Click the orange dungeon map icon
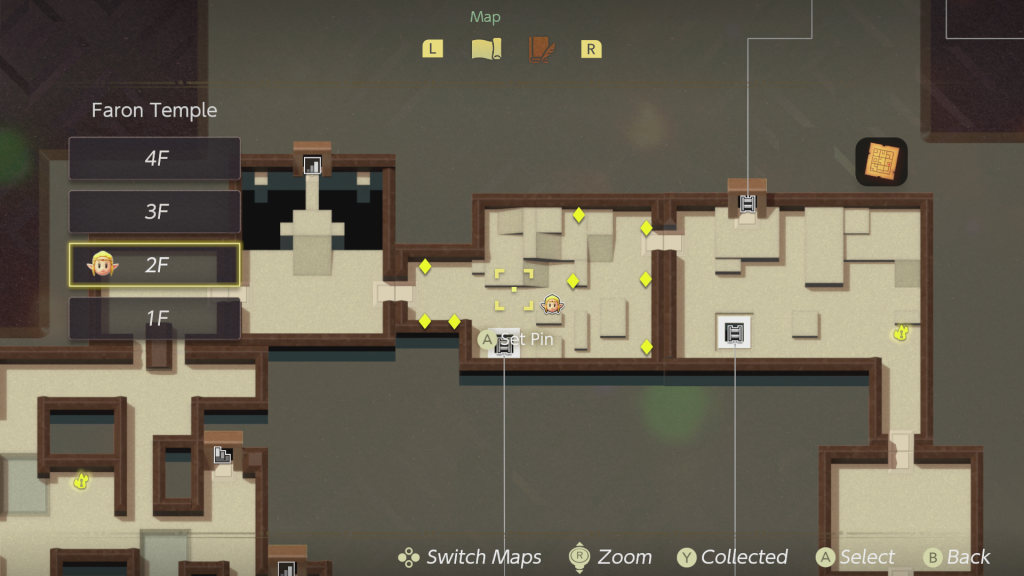 coord(881,161)
